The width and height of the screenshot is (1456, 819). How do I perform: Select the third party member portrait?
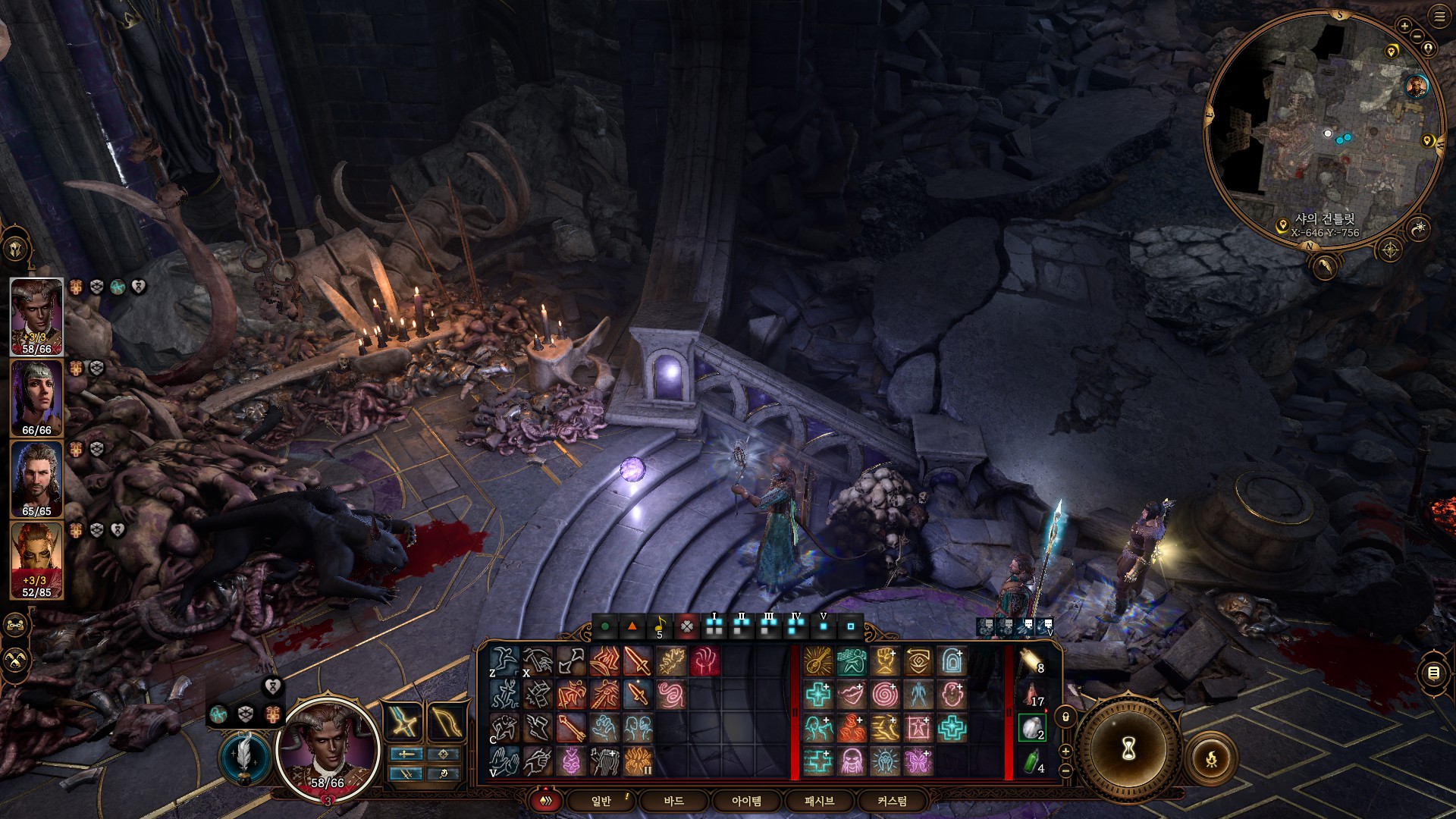(36, 479)
